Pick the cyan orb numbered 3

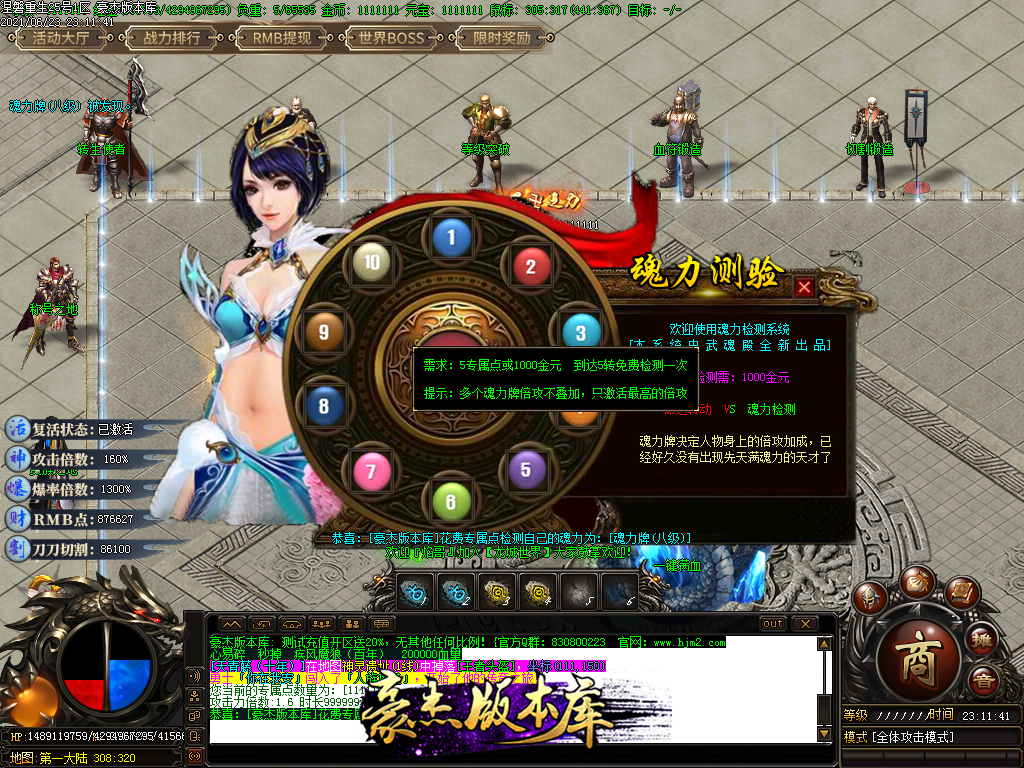pos(580,331)
